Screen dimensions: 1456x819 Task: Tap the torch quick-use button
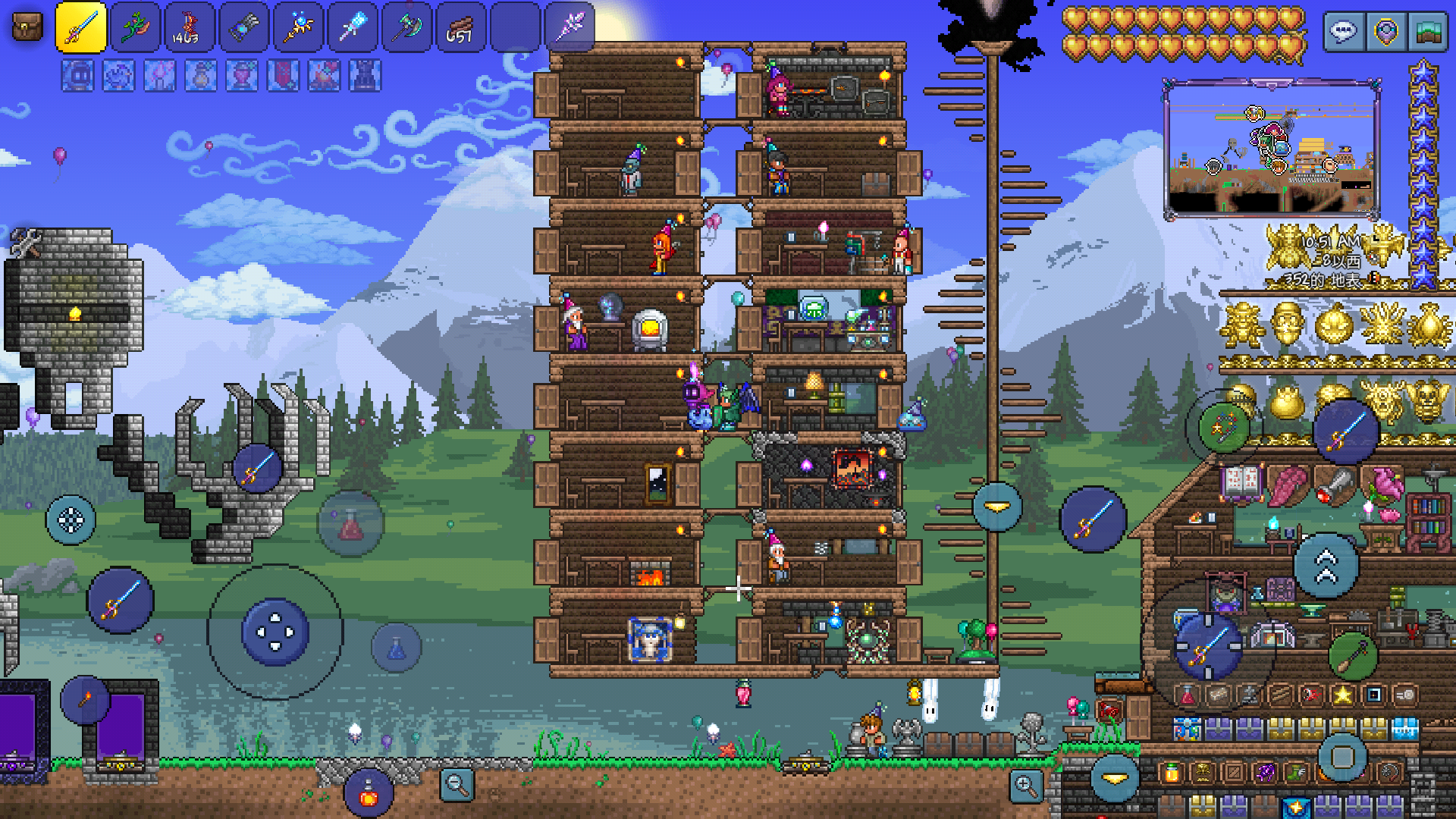(x=85, y=699)
